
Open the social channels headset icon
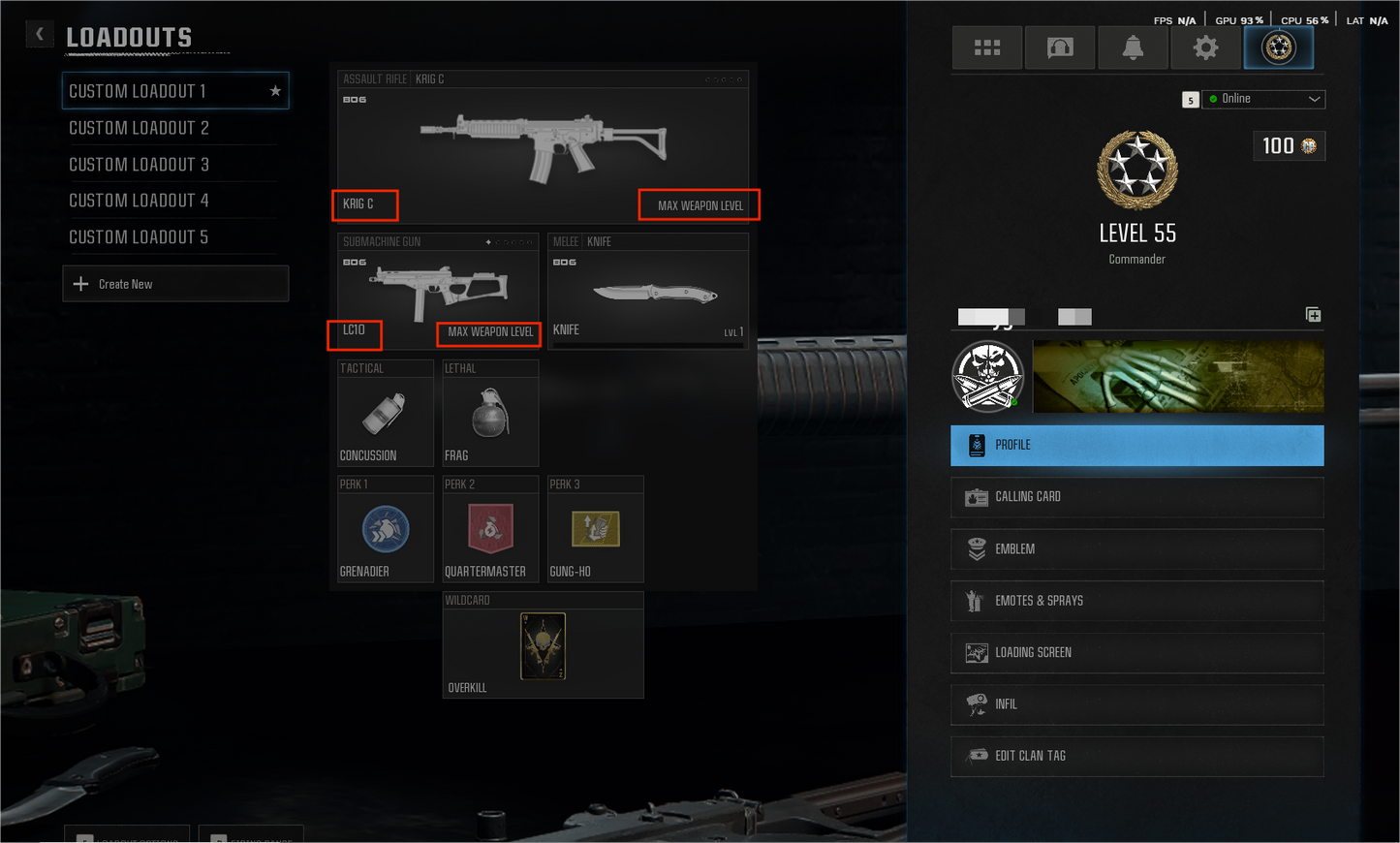[x=1059, y=47]
